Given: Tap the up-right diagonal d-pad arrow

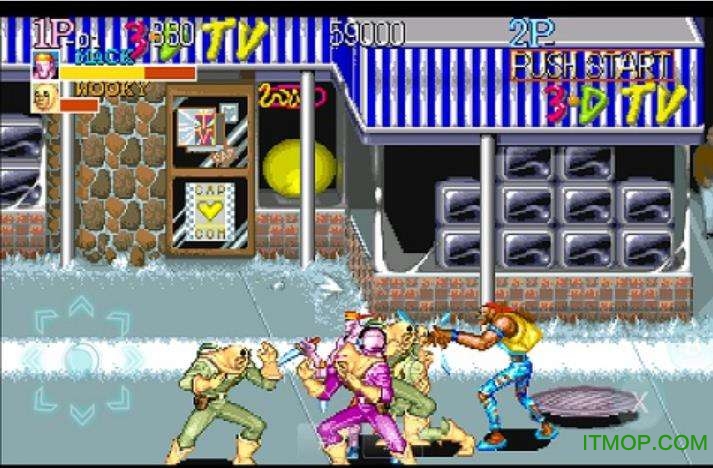Looking at the screenshot, I should coord(118,322).
